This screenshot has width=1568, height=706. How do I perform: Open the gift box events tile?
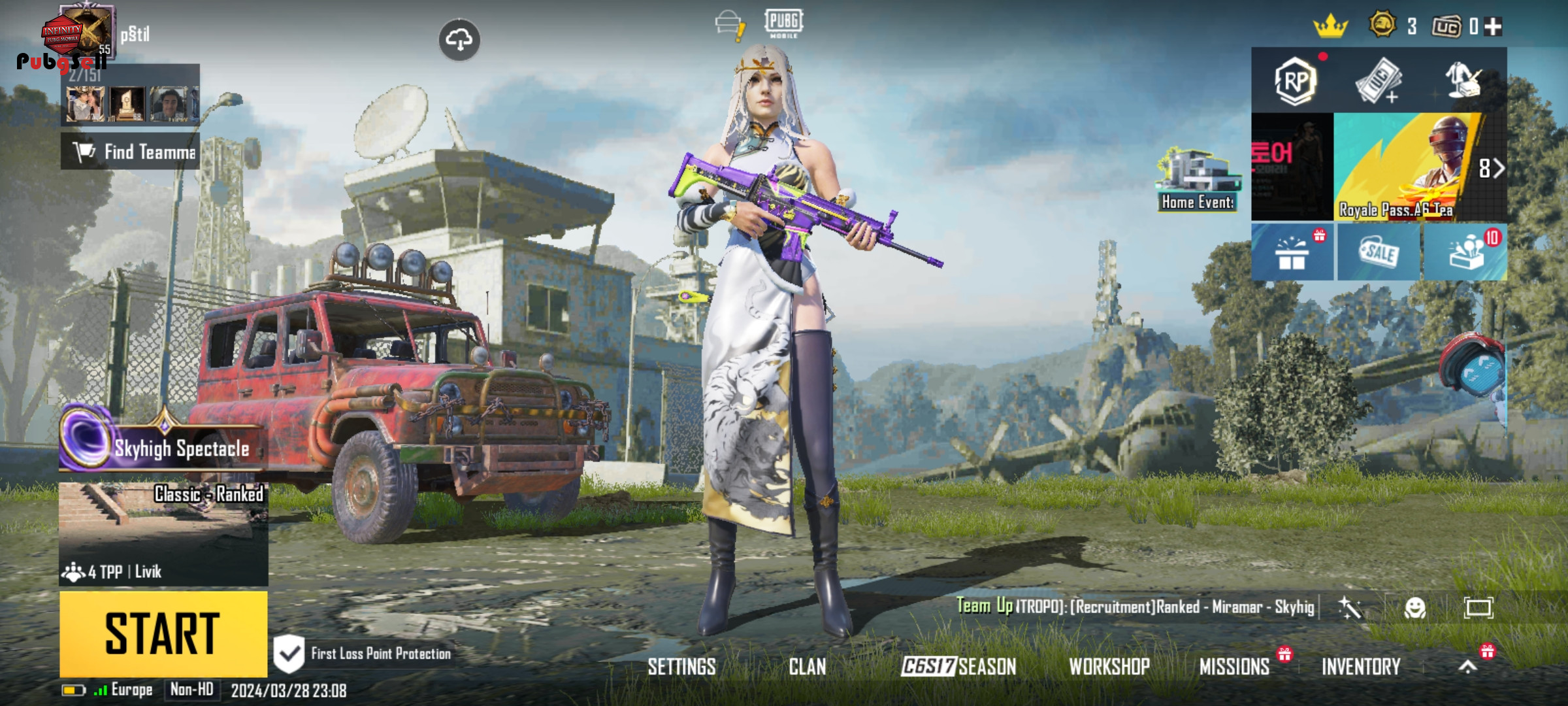[1292, 252]
